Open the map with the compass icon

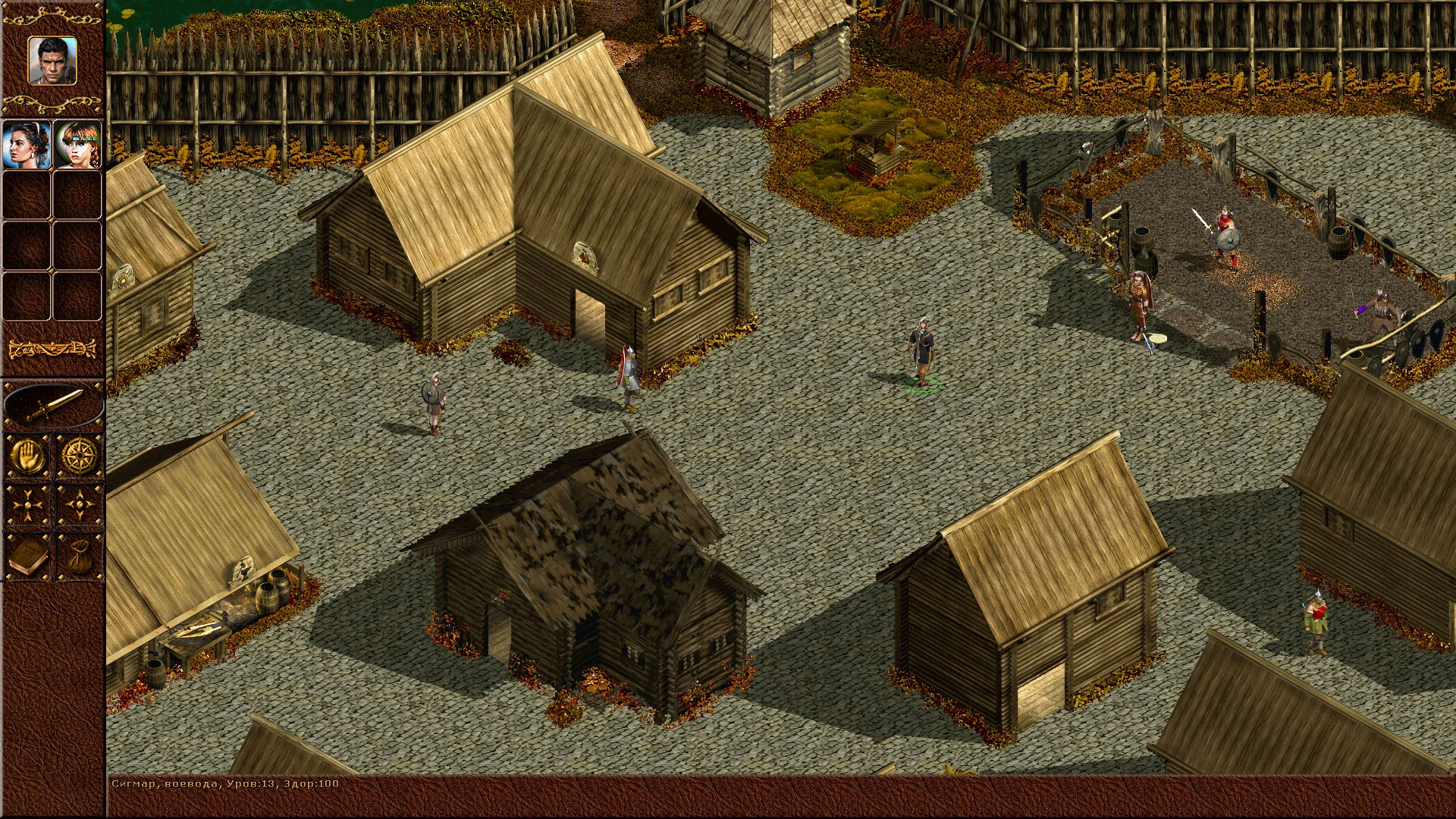point(79,457)
